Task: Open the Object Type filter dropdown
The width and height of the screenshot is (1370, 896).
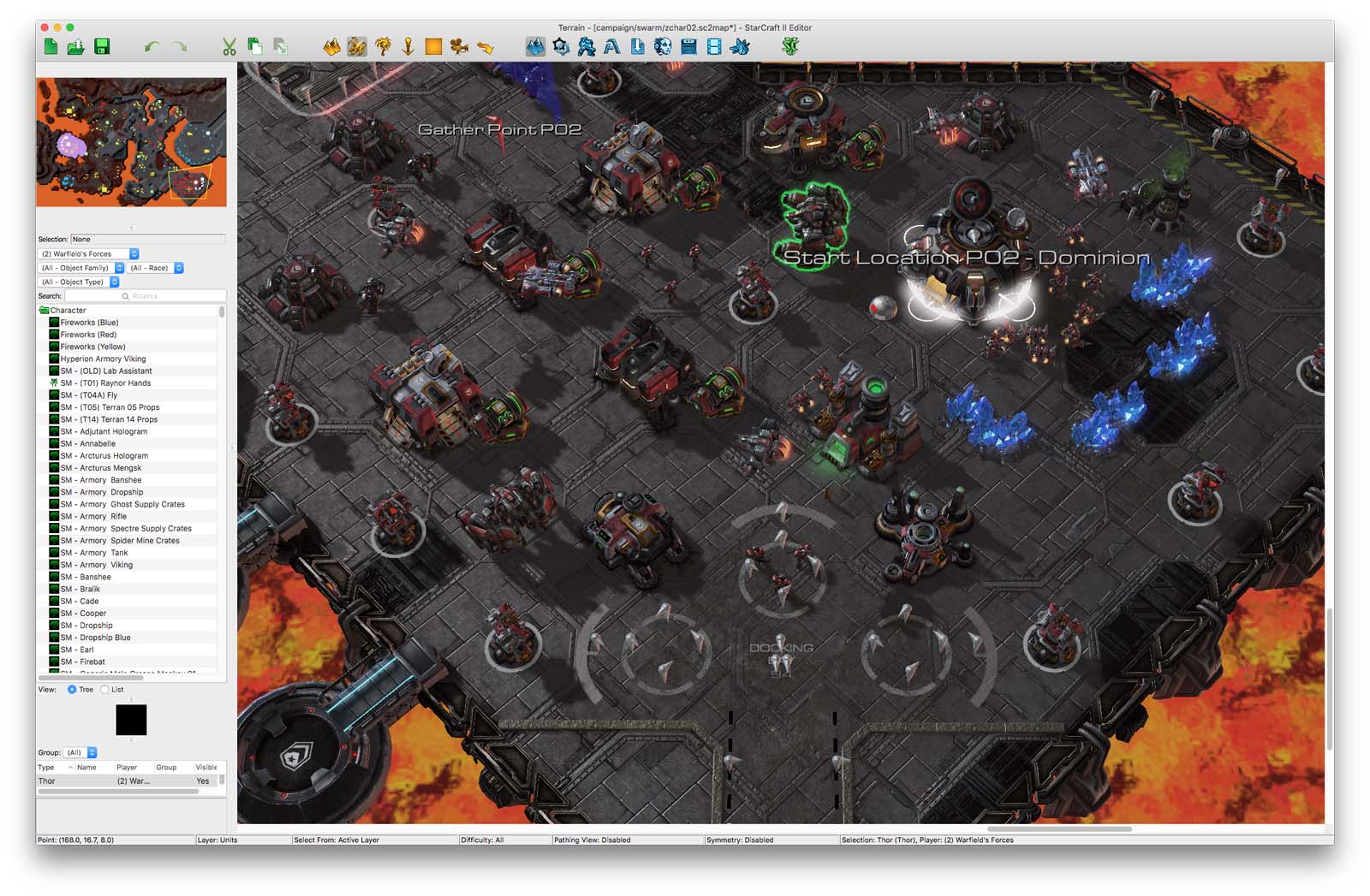Action: click(79, 282)
